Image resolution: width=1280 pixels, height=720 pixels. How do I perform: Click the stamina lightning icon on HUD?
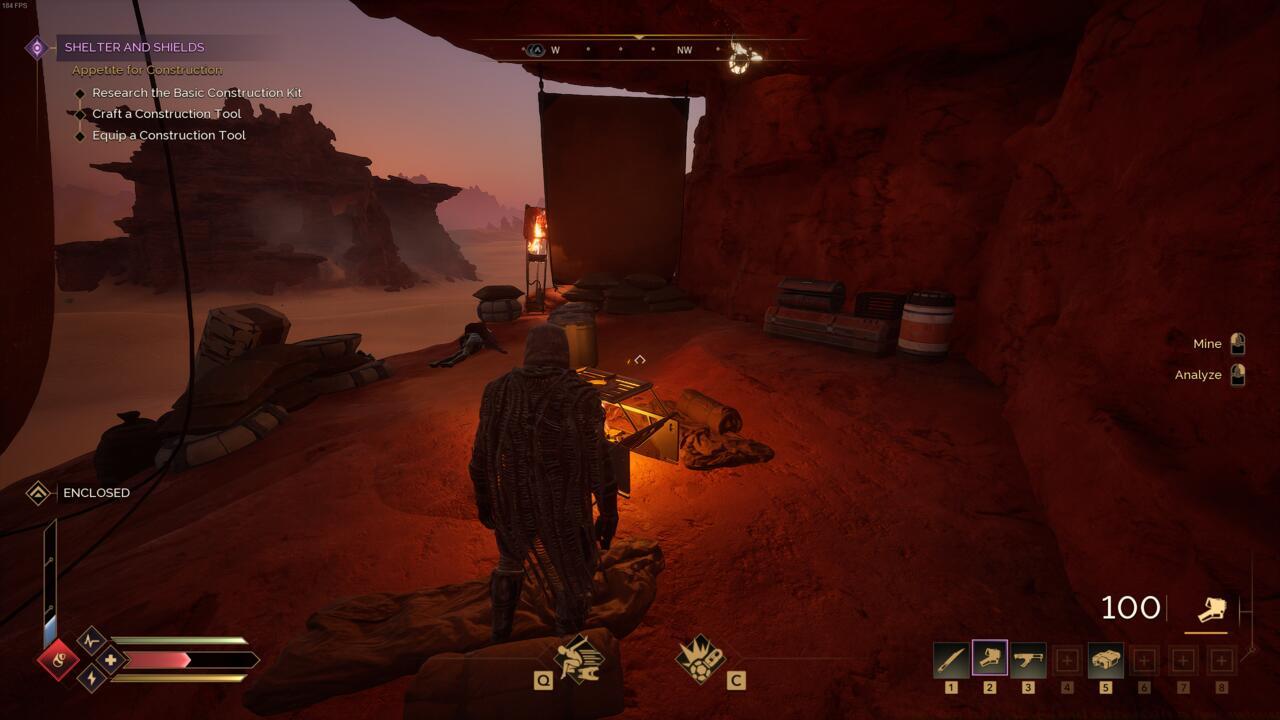click(91, 680)
